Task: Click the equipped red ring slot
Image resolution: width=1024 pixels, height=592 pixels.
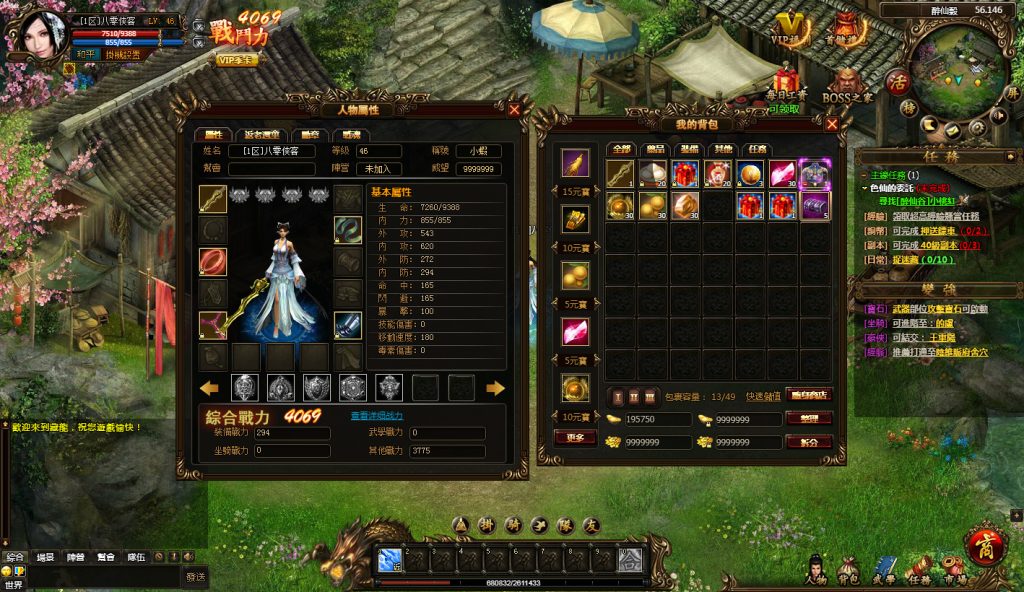Action: (213, 262)
